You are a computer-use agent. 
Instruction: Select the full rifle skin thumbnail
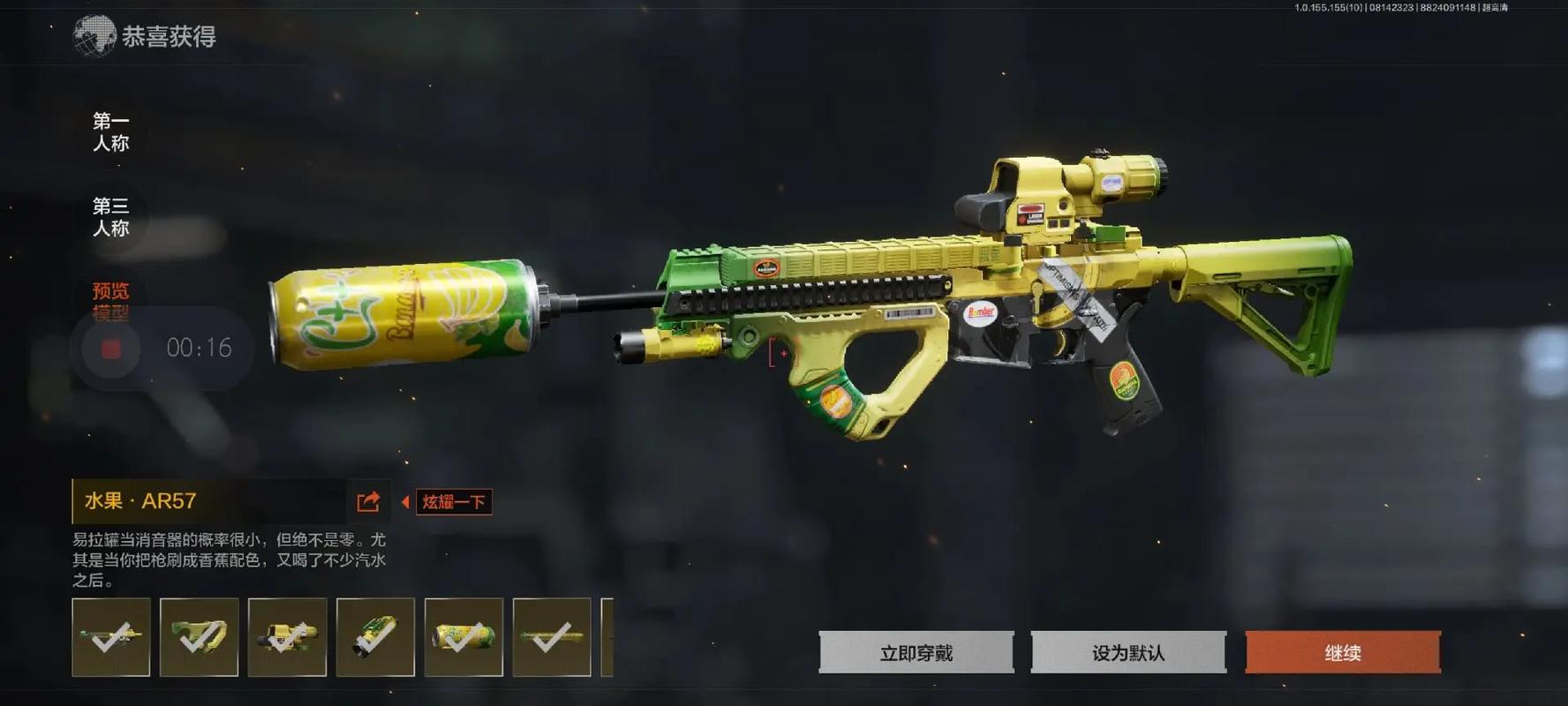[111, 637]
